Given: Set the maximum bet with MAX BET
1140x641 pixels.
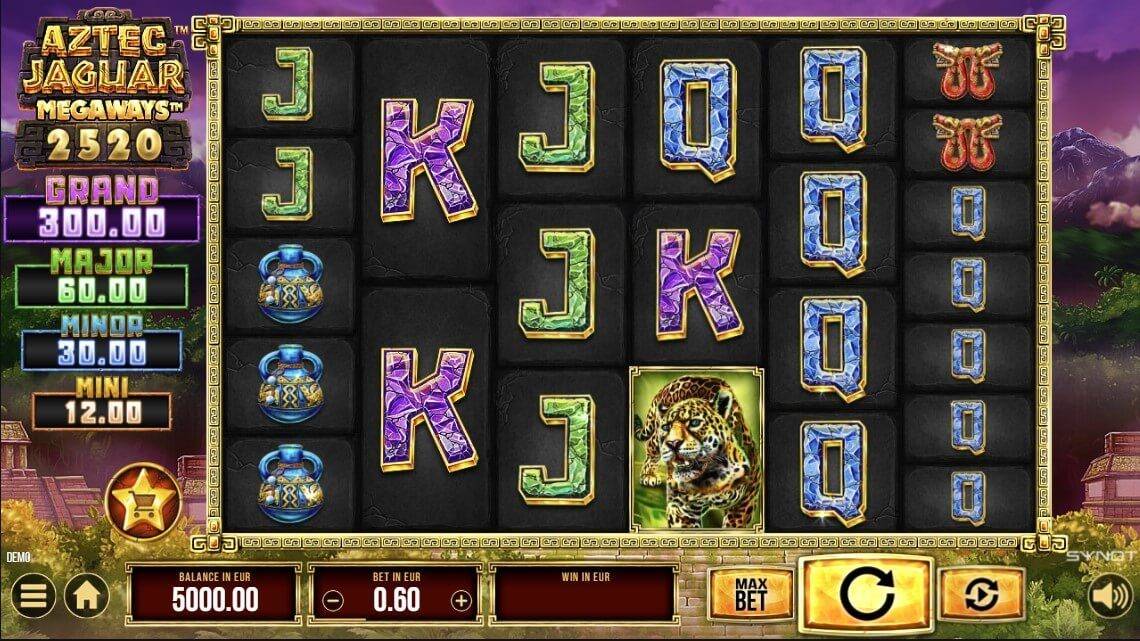Looking at the screenshot, I should pyautogui.click(x=750, y=594).
